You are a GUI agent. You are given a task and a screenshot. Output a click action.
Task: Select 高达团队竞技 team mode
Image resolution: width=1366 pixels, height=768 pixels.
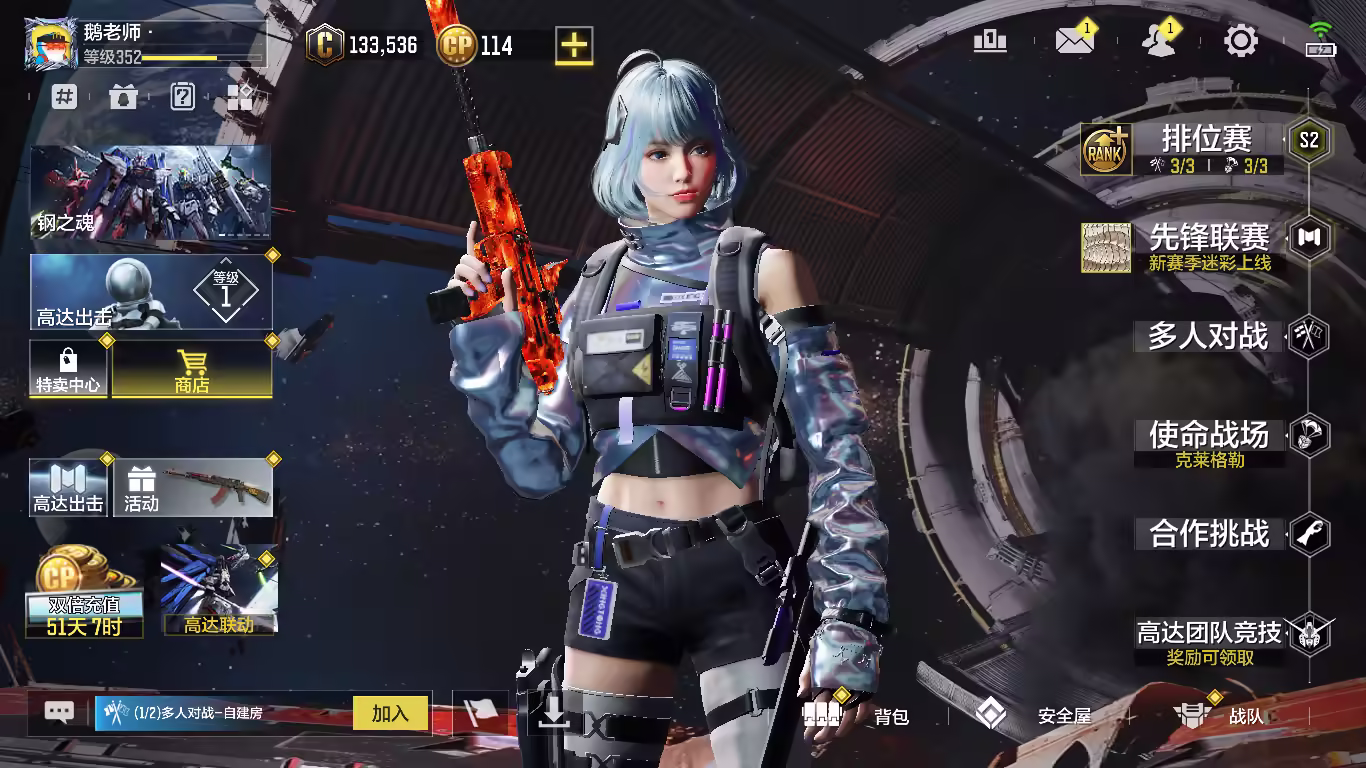[1208, 633]
